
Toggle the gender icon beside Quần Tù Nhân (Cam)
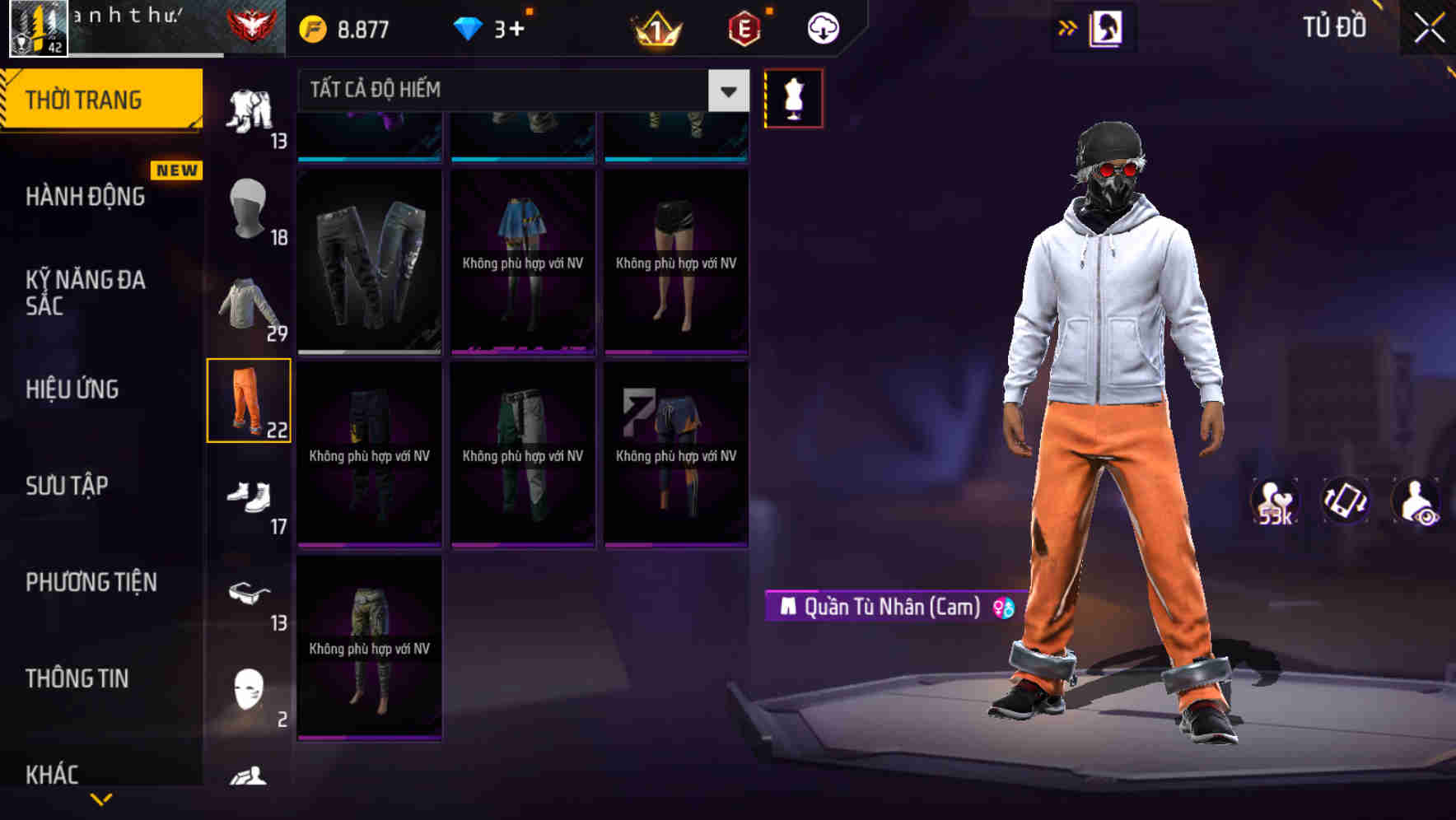pyautogui.click(x=1003, y=608)
